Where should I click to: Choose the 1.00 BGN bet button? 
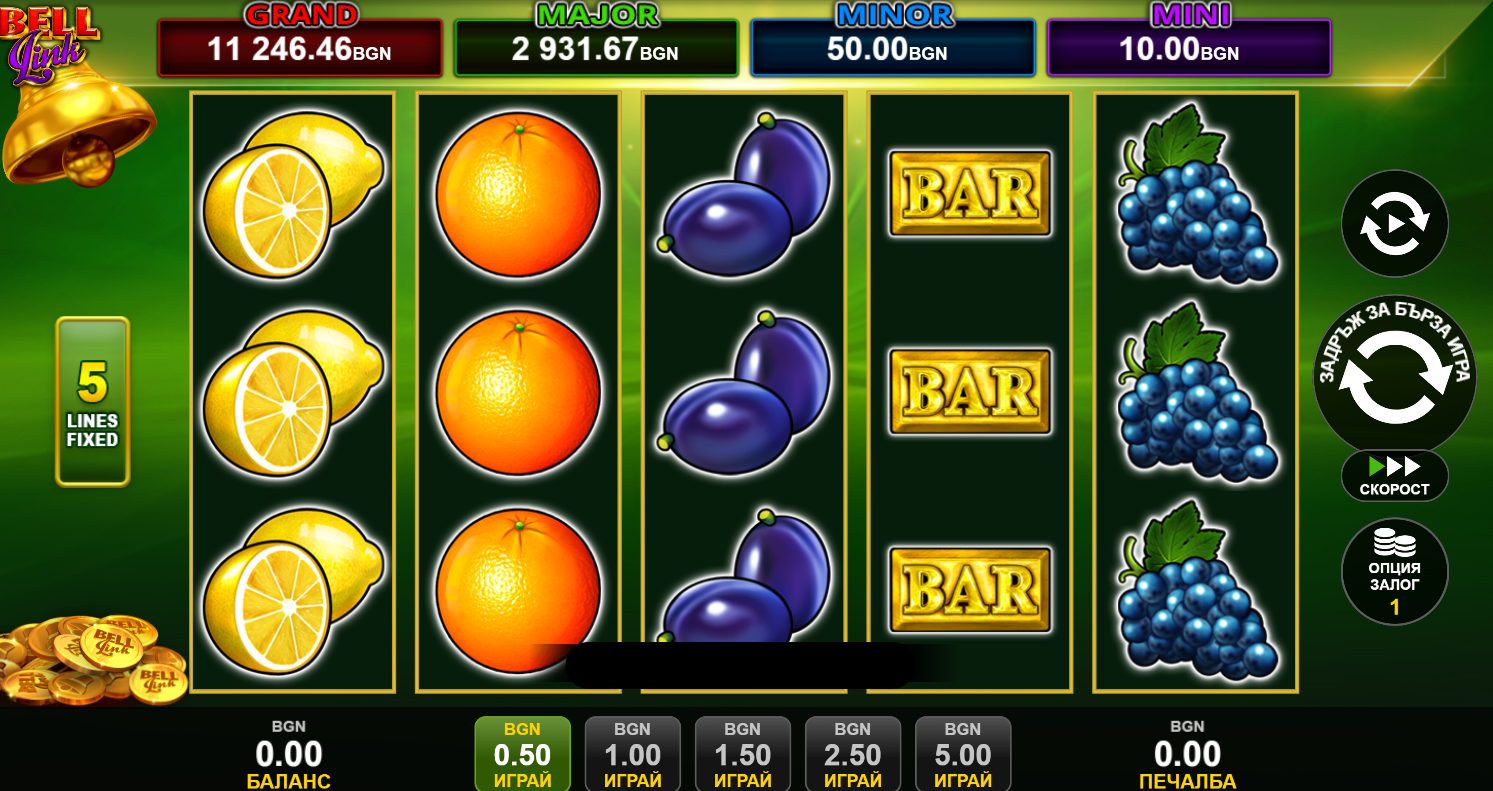(632, 755)
